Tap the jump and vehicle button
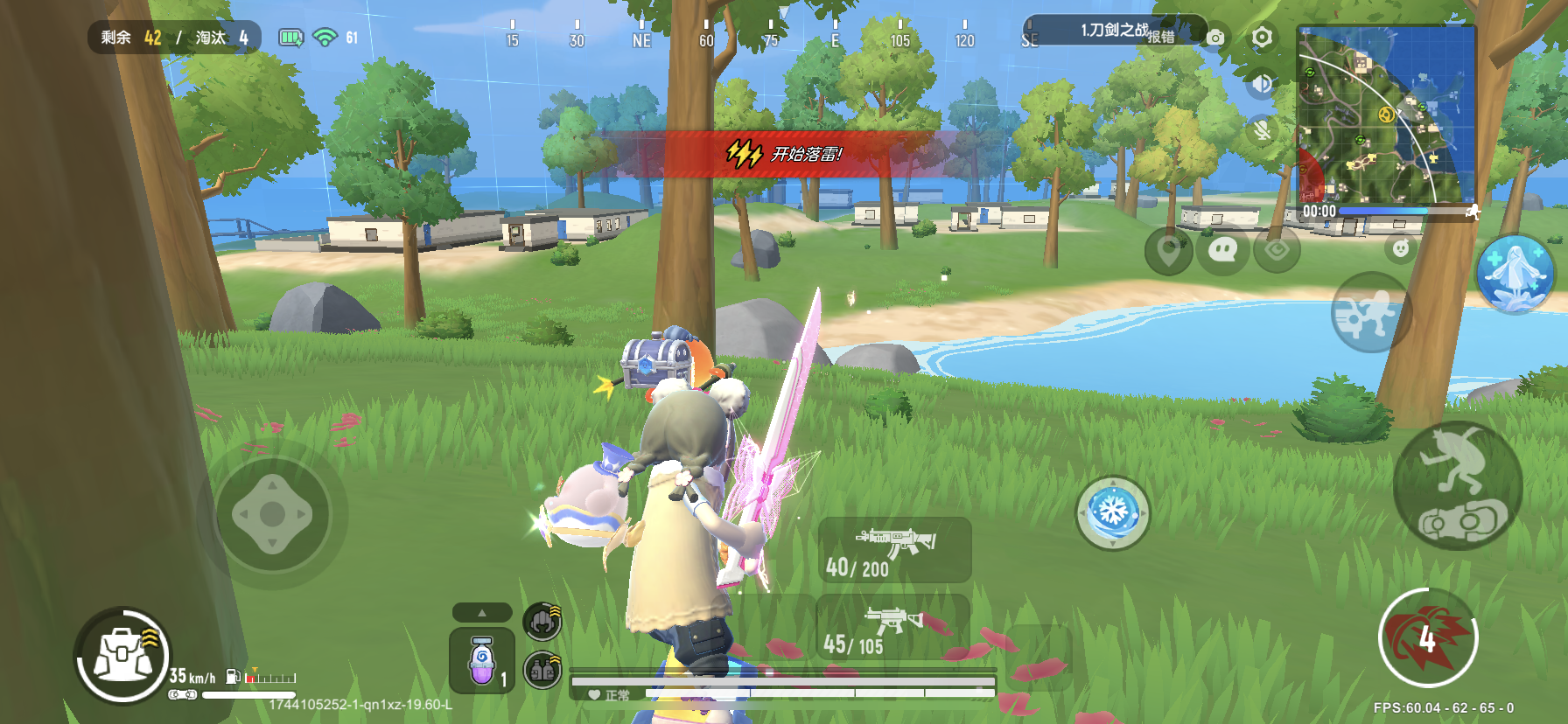Image resolution: width=1568 pixels, height=724 pixels. tap(1458, 486)
